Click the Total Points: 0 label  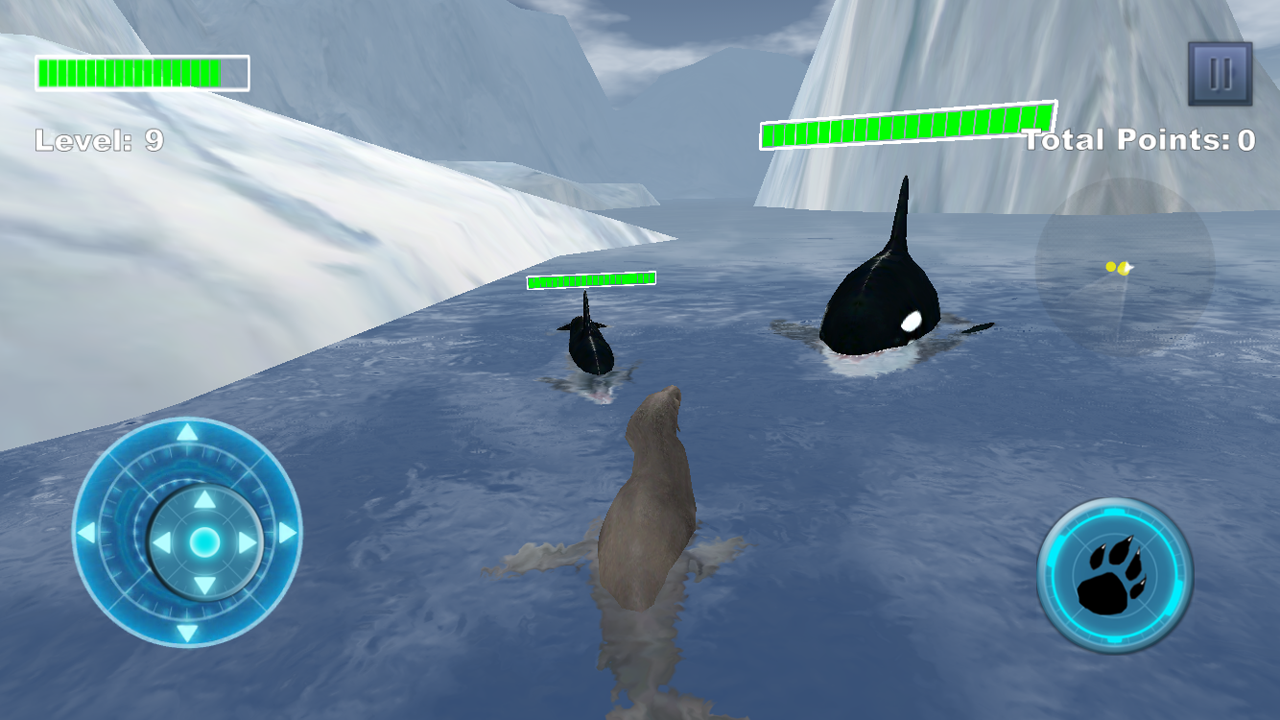[x=1139, y=140]
